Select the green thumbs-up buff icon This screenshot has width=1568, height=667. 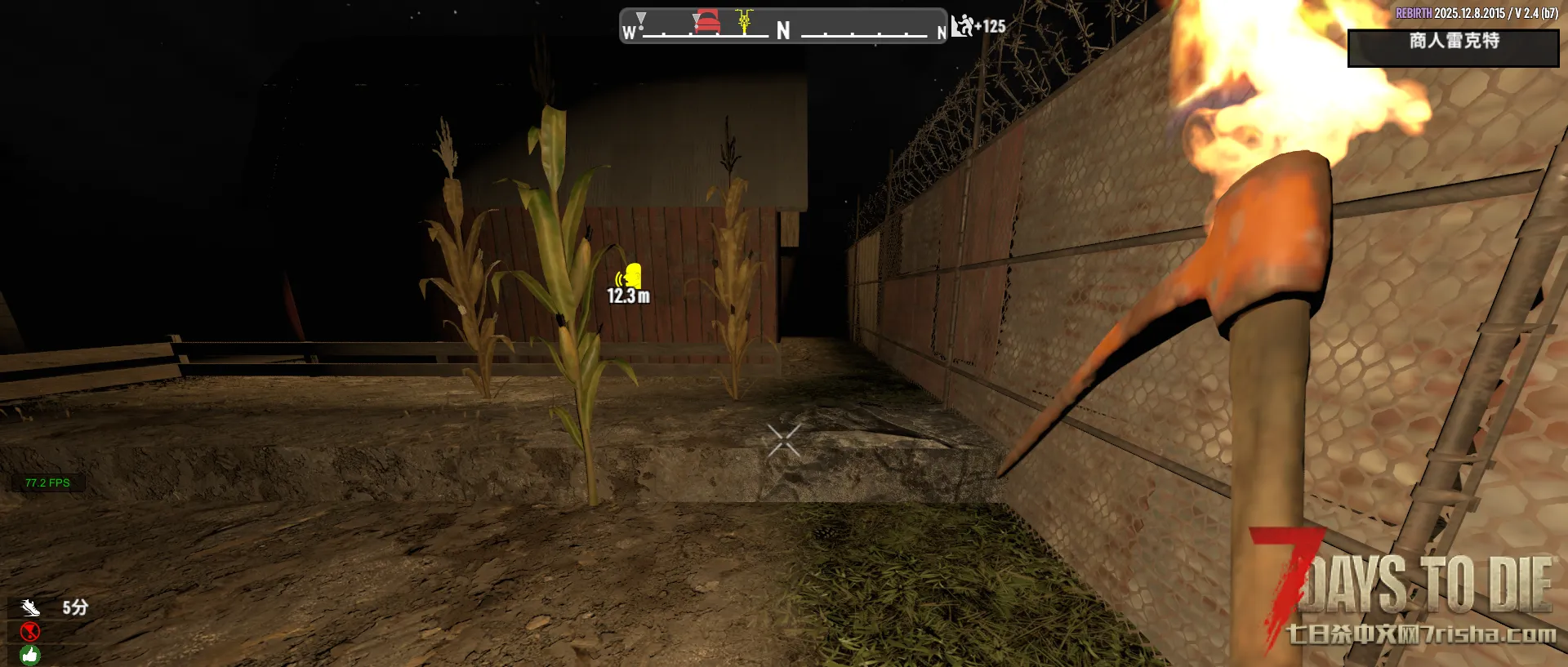coord(30,654)
